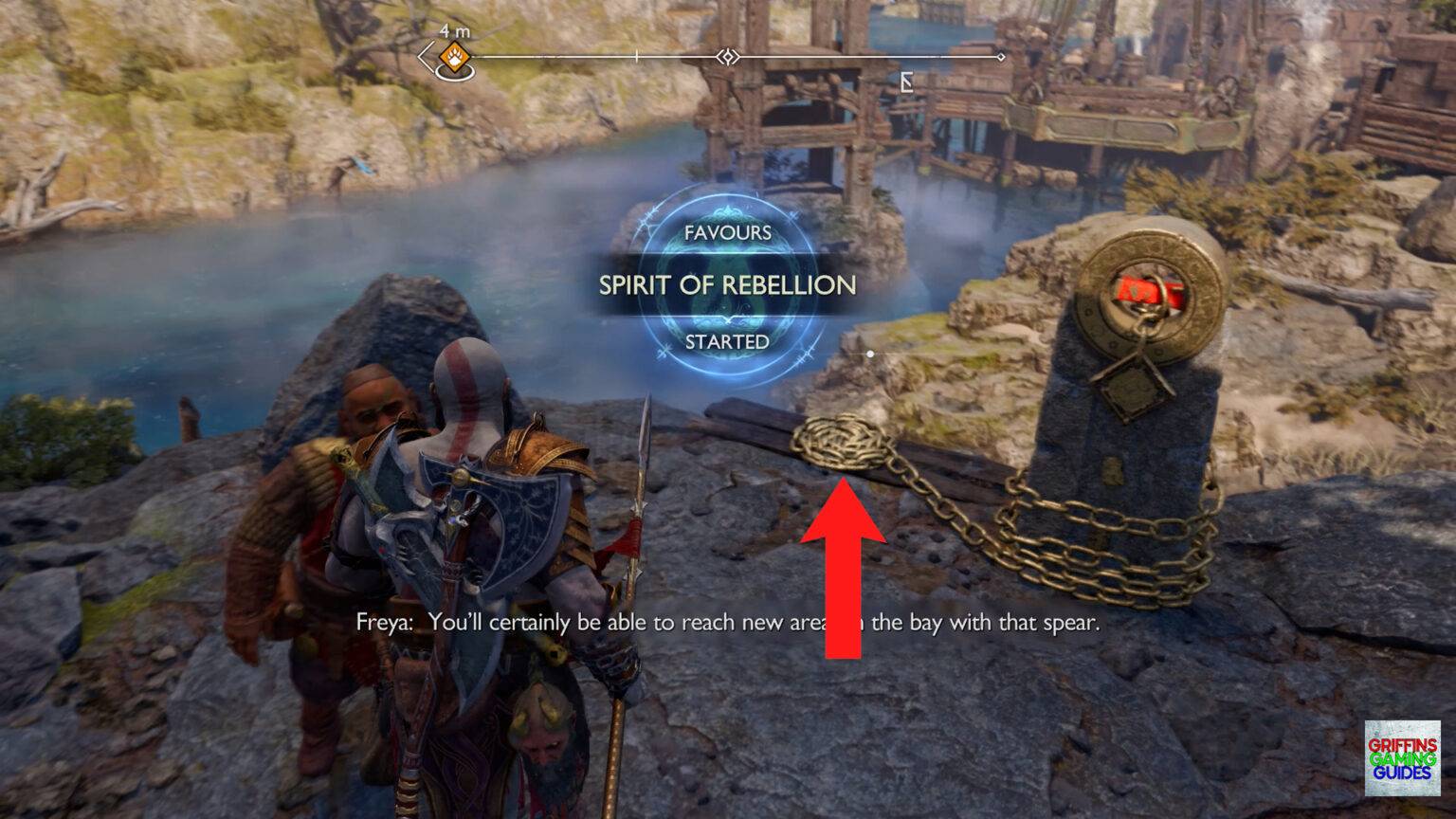Click the chain ring indicated by the red arrow

842,441
